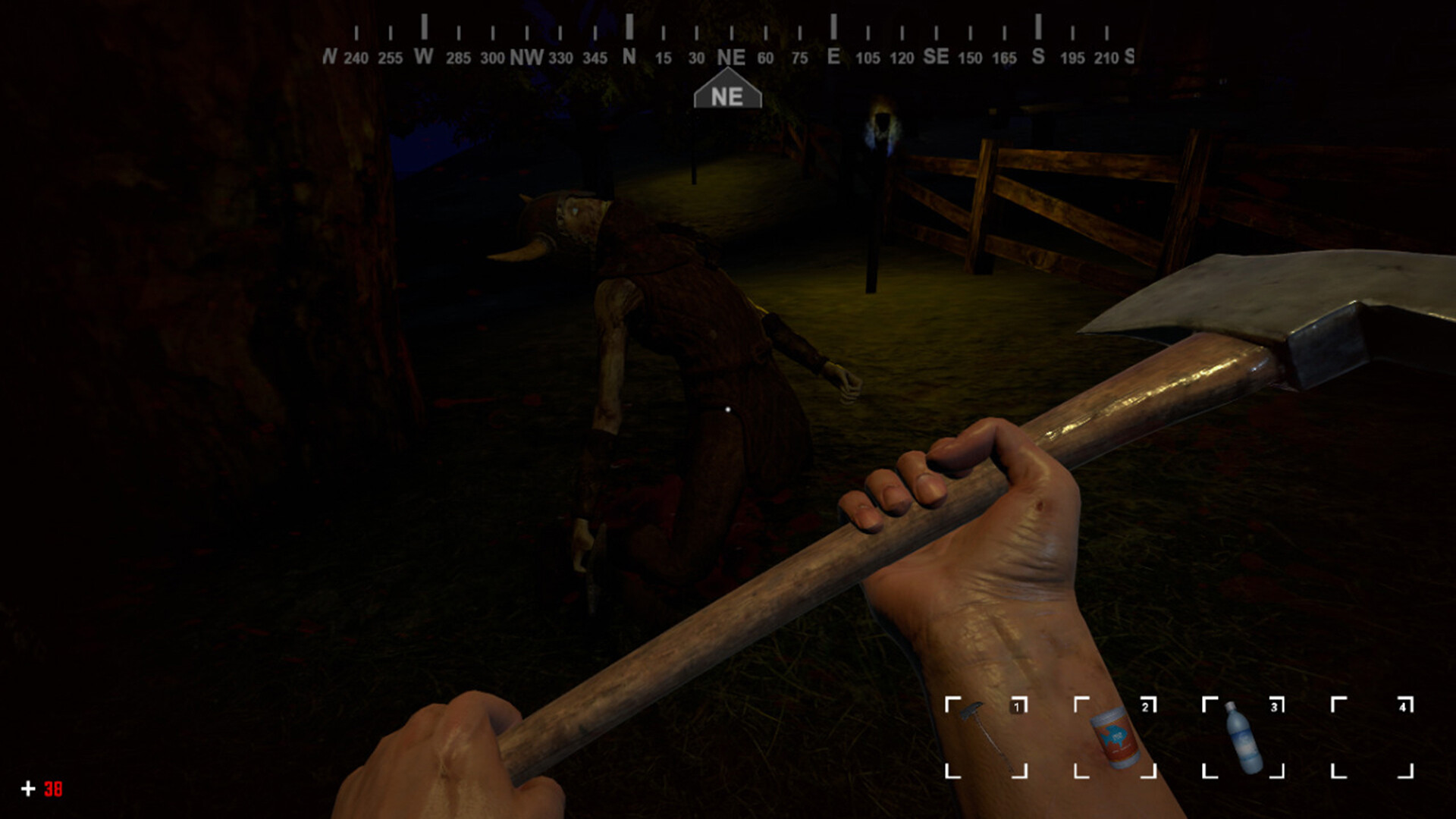Screen dimensions: 1456x819
Task: Click the SE direction on the compass bar
Action: coord(935,55)
